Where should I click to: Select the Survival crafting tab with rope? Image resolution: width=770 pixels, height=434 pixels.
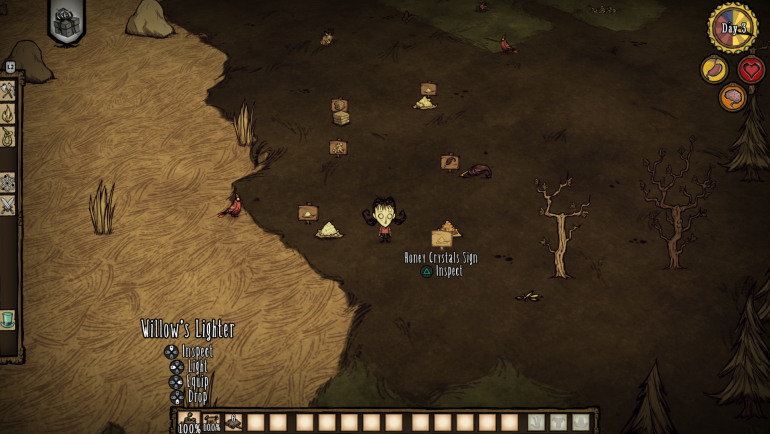[8, 137]
